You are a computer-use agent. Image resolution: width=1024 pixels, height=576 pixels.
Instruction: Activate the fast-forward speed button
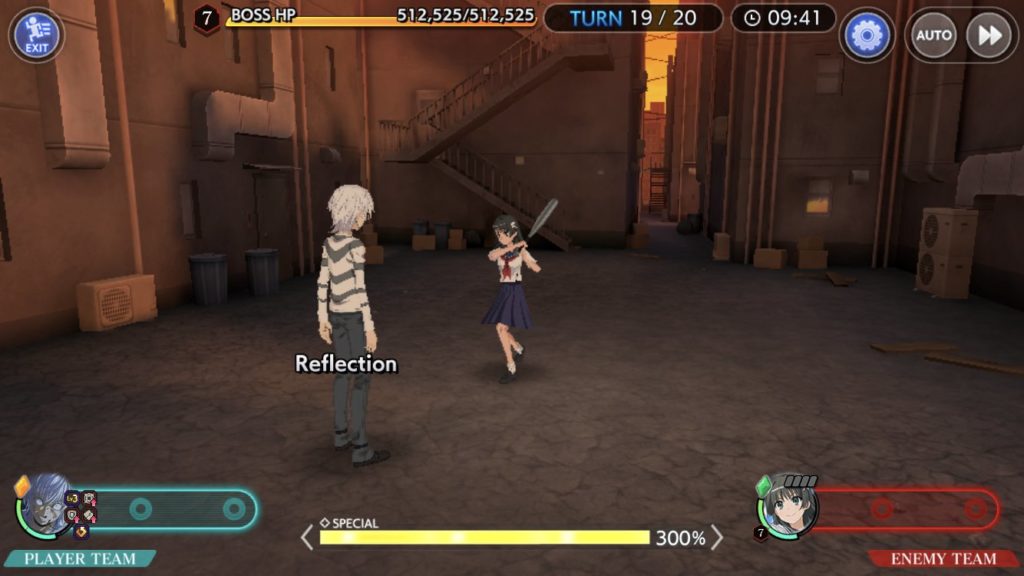point(988,36)
